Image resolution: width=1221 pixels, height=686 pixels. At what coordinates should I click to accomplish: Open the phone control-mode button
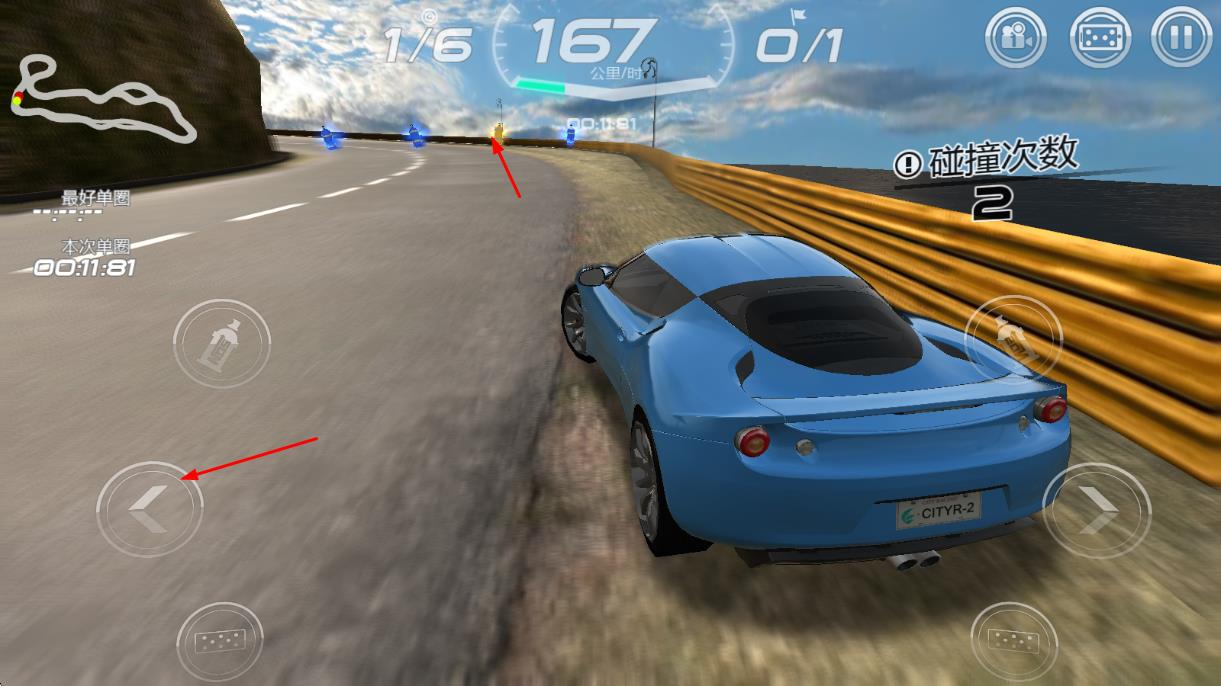click(1100, 39)
